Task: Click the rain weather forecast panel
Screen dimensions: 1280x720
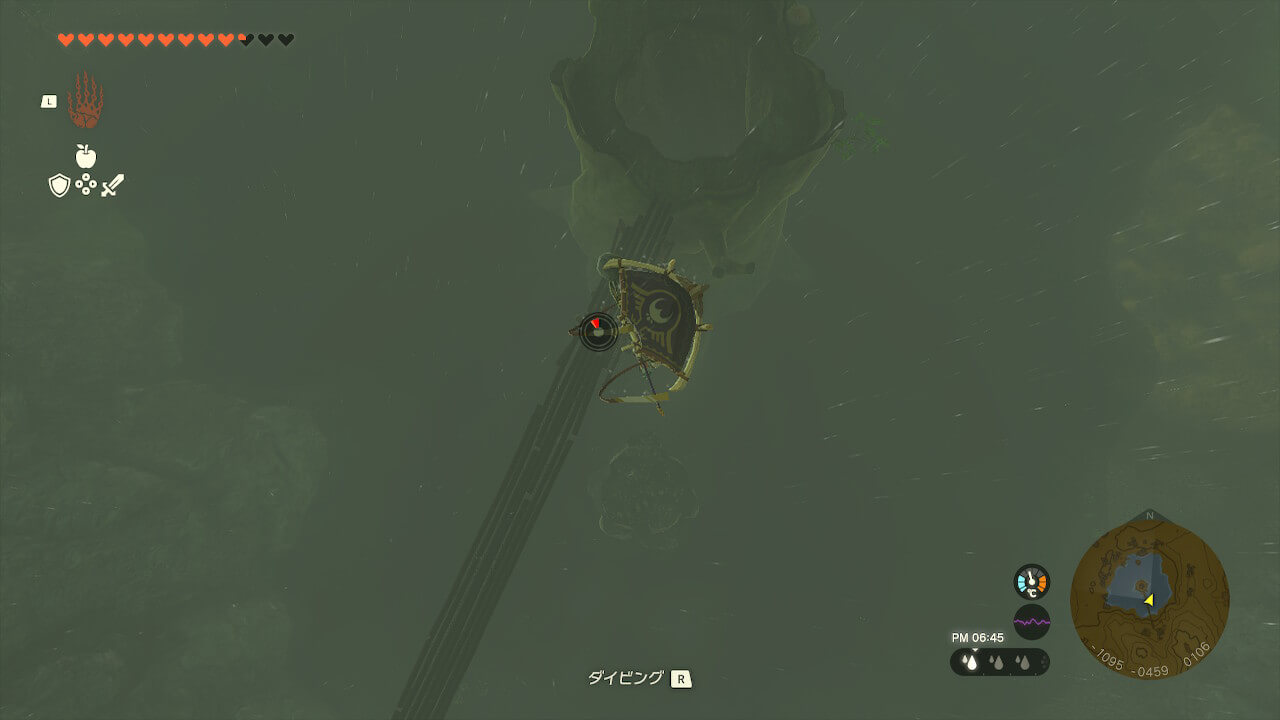Action: tap(999, 662)
